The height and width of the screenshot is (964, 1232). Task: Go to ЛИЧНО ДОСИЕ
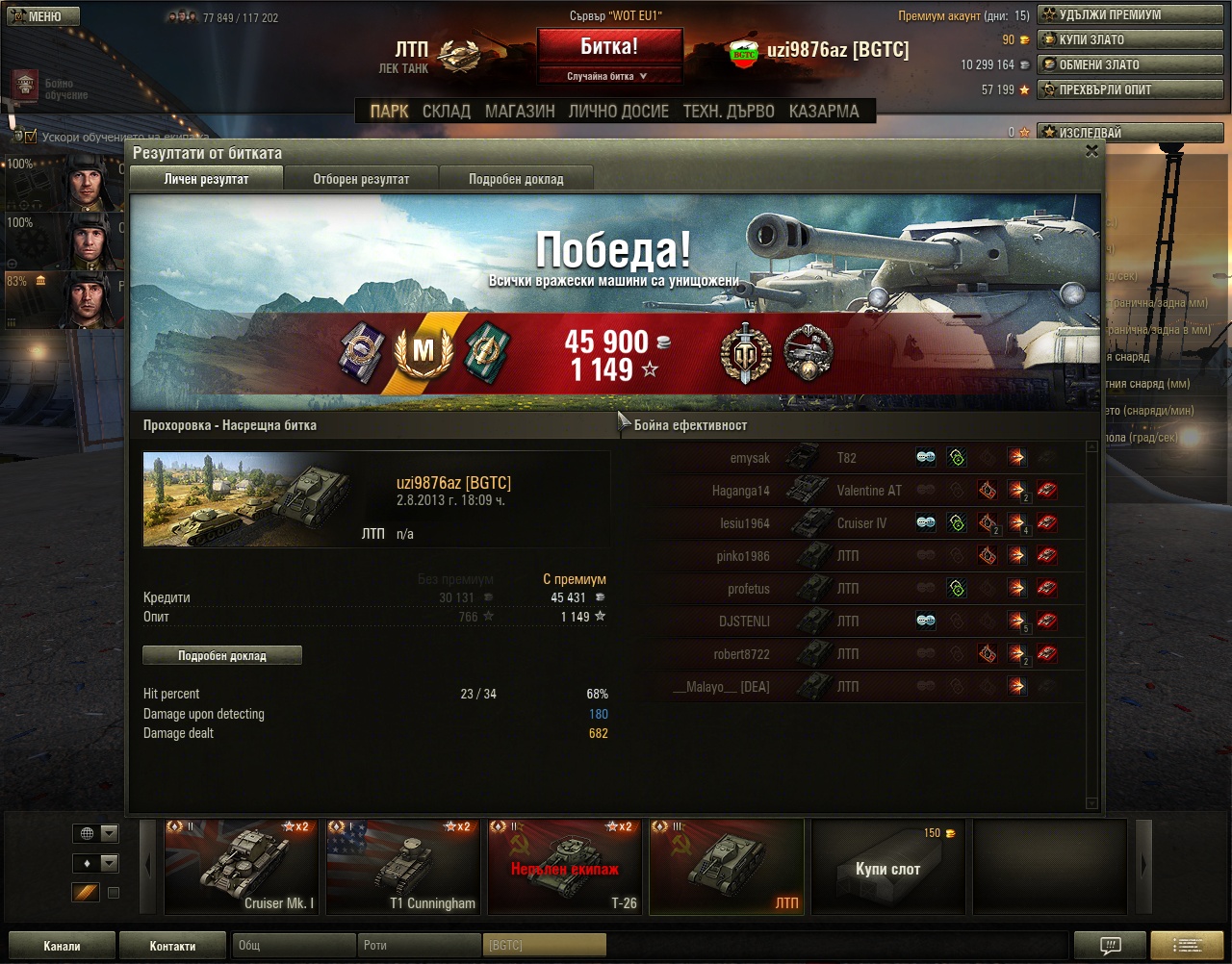pos(618,112)
